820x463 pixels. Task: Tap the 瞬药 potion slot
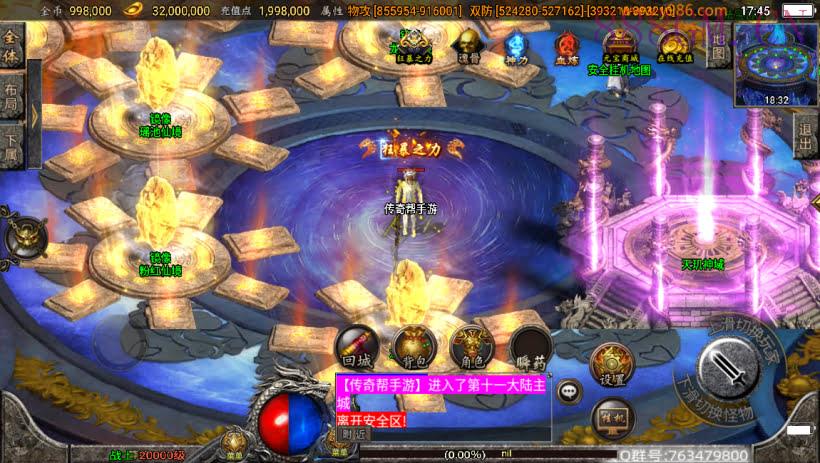pos(529,347)
